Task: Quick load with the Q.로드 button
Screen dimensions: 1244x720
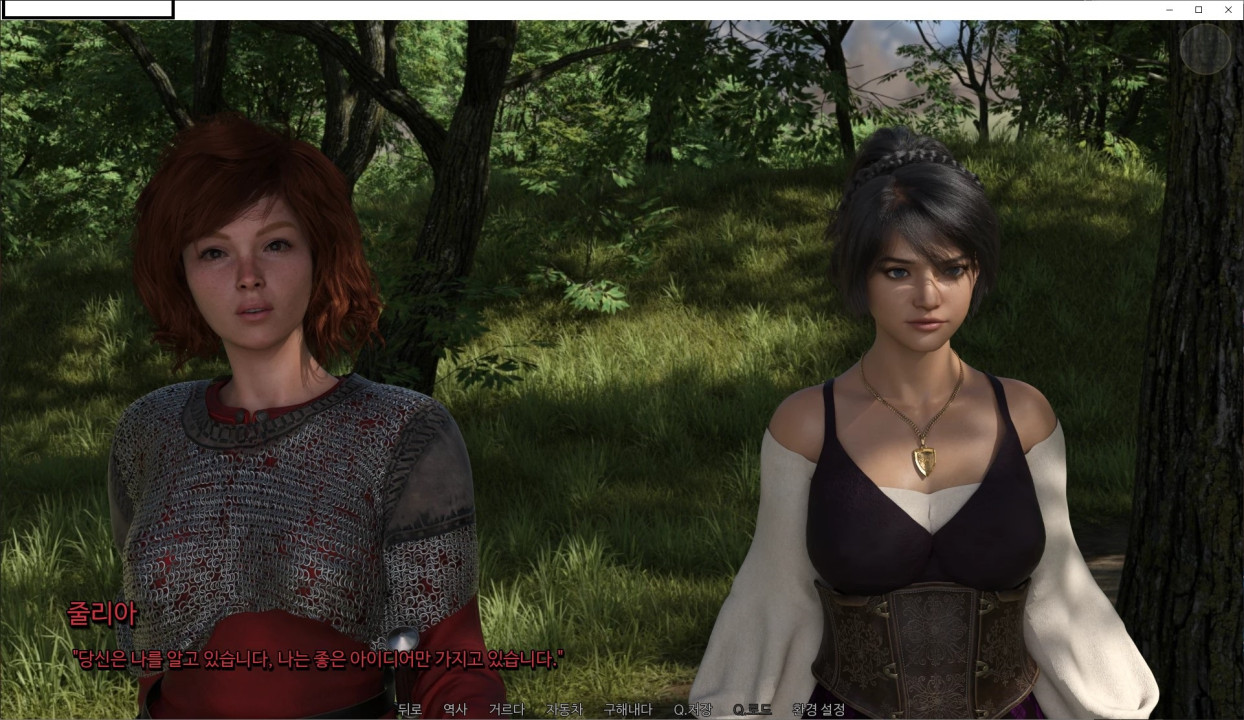Action: point(752,710)
